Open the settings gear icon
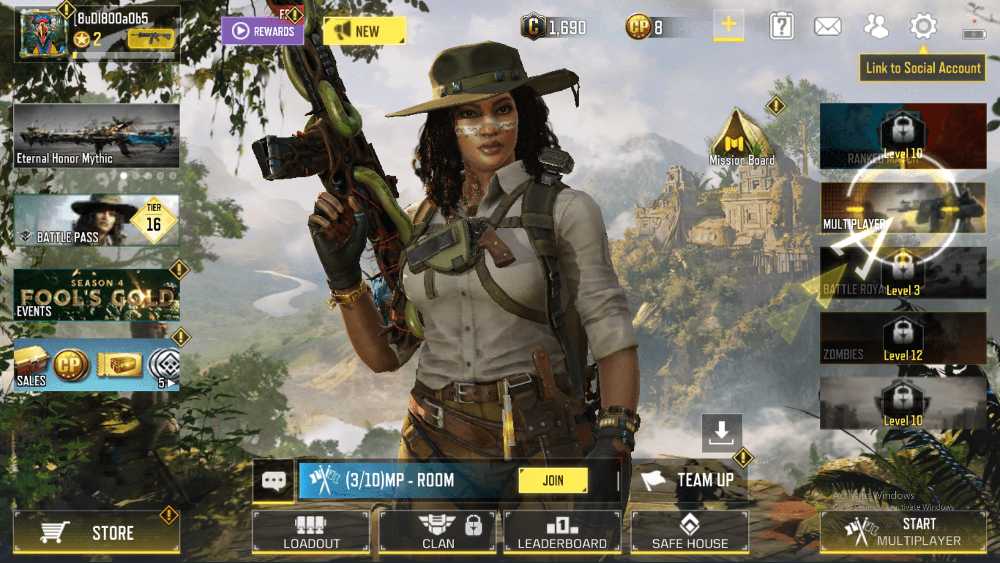The width and height of the screenshot is (1000, 563). click(923, 27)
